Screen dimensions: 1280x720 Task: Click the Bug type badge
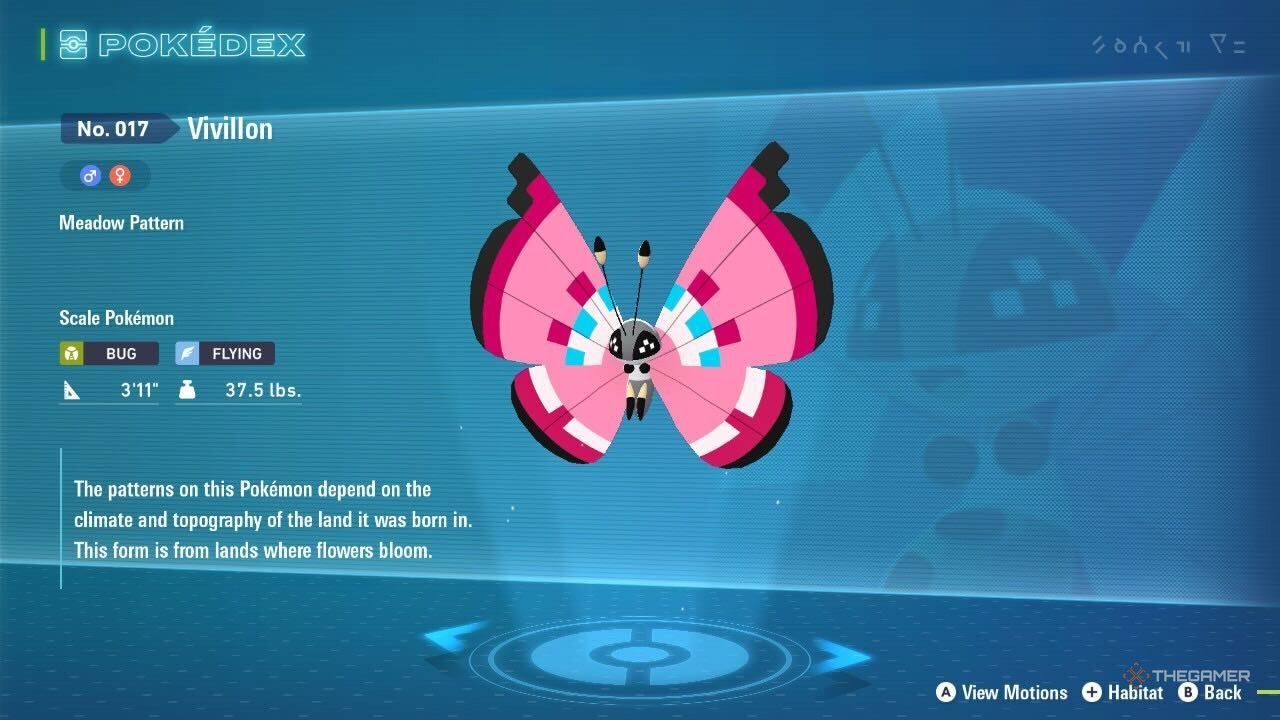[x=109, y=353]
